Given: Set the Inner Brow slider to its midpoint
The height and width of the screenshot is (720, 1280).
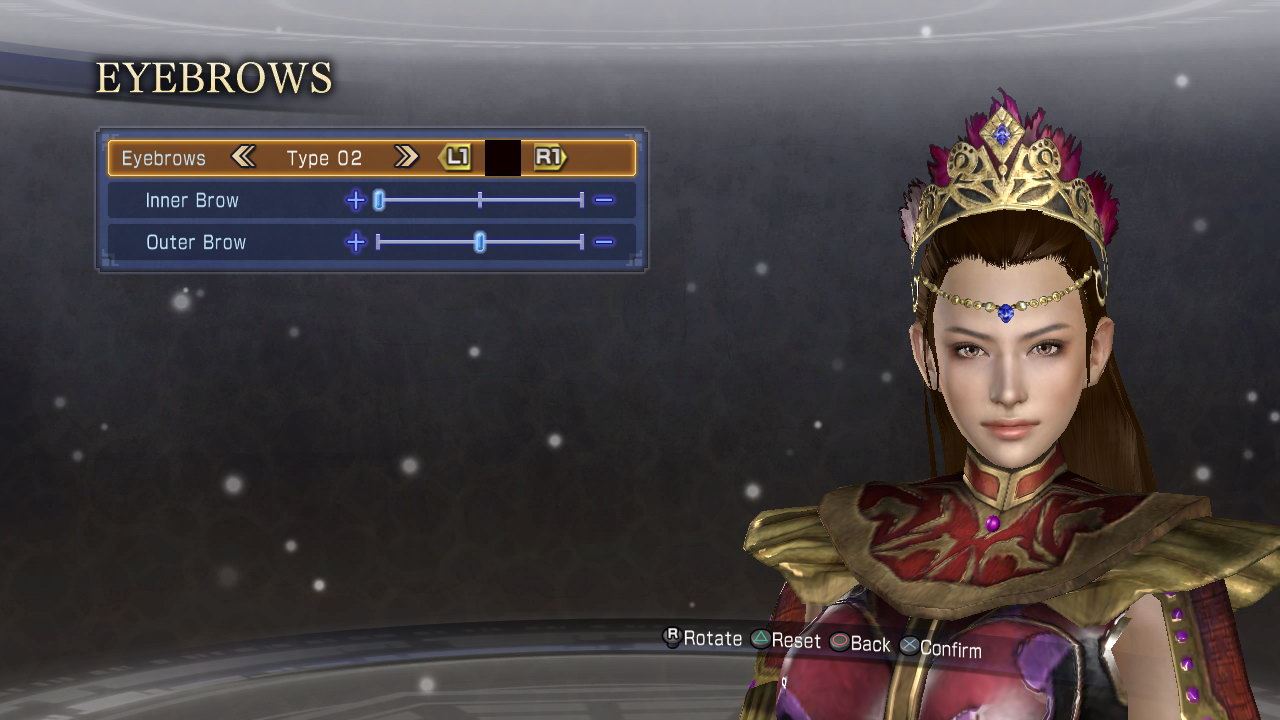Looking at the screenshot, I should pos(480,200).
